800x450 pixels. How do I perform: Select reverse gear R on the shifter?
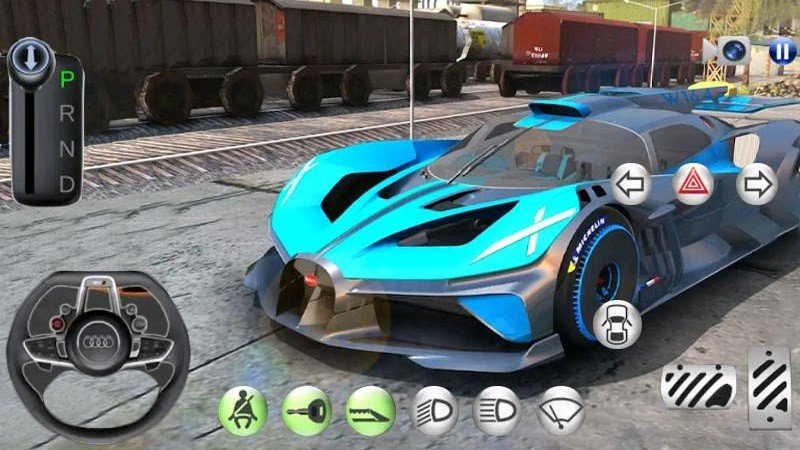coord(67,113)
